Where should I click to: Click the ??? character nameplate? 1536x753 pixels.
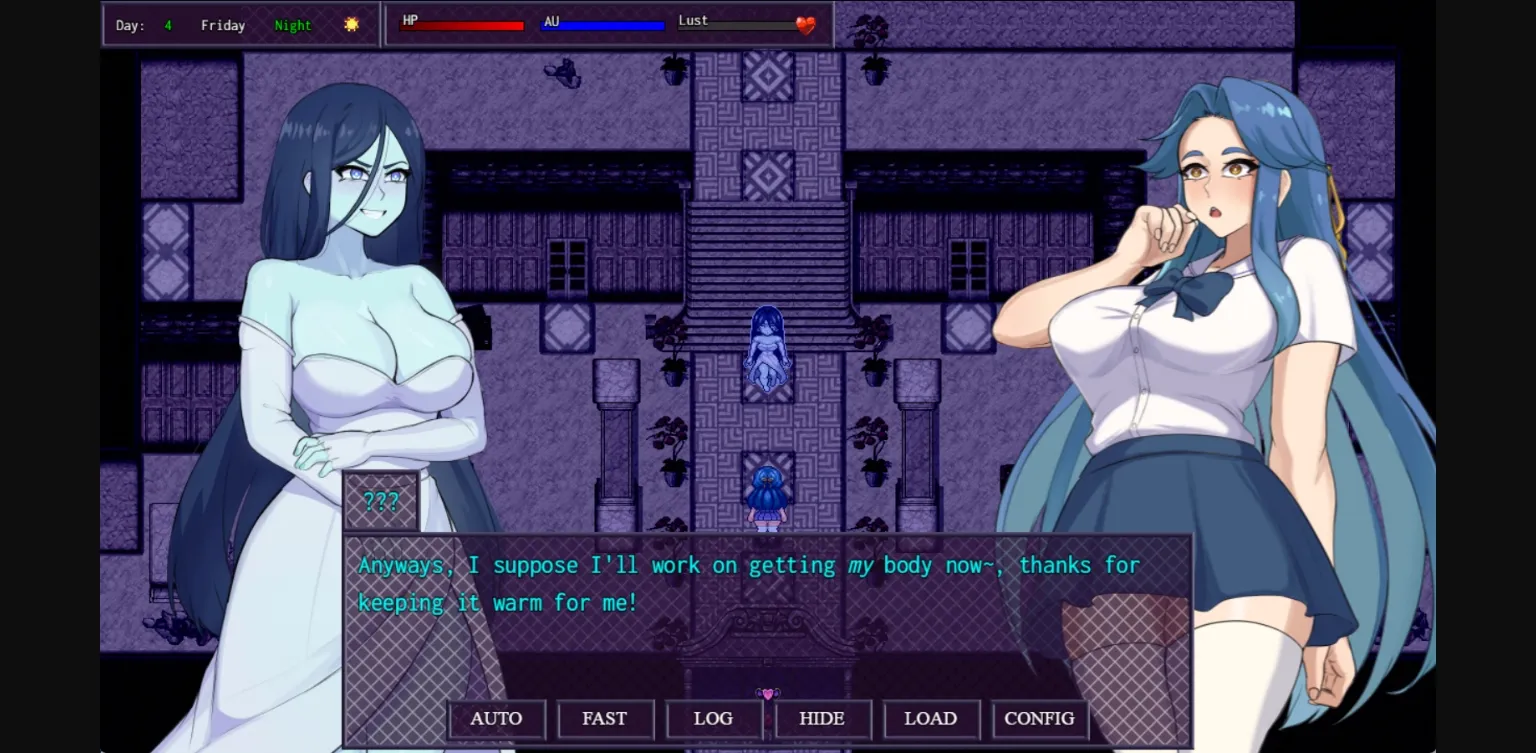382,502
